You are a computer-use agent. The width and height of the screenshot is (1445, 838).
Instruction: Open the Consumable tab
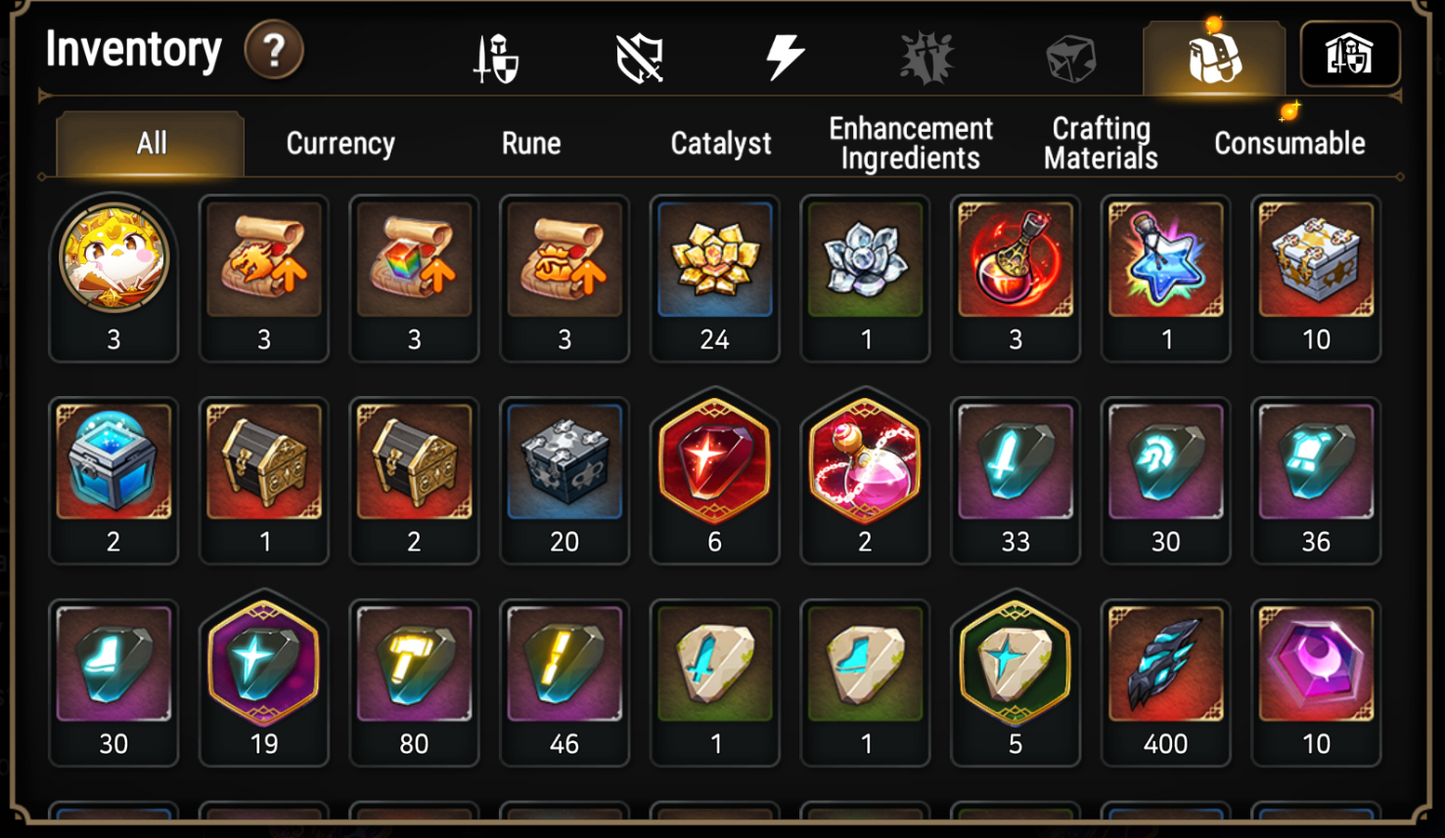[1288, 143]
